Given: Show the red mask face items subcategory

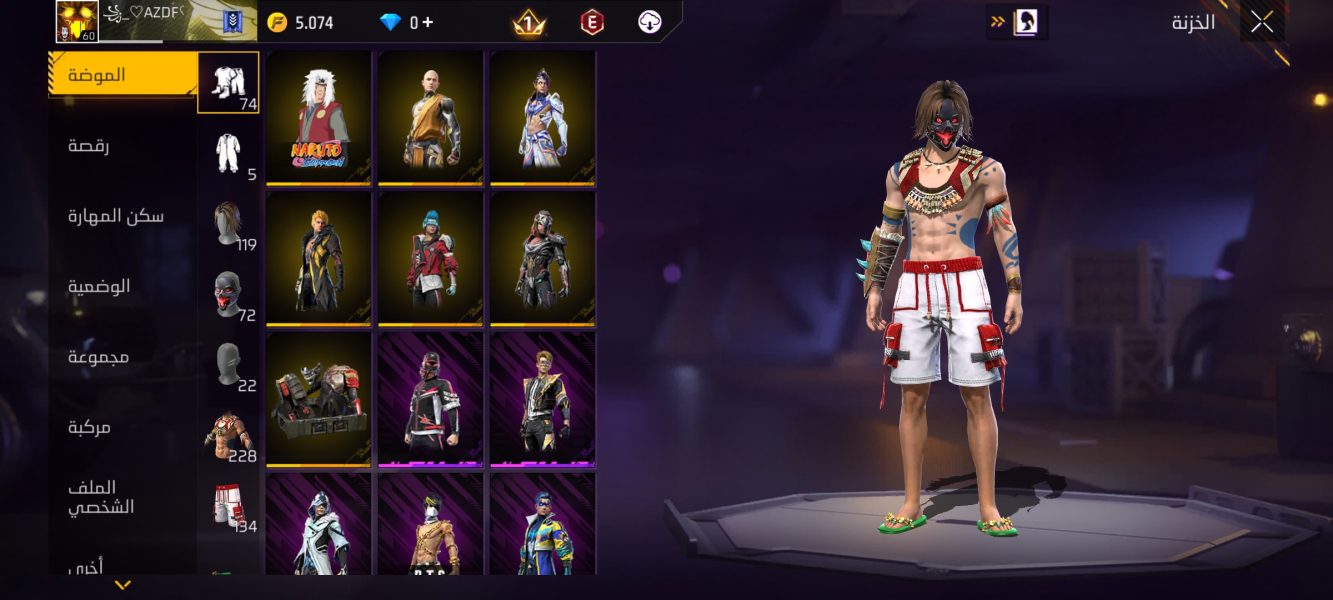Looking at the screenshot, I should [228, 293].
